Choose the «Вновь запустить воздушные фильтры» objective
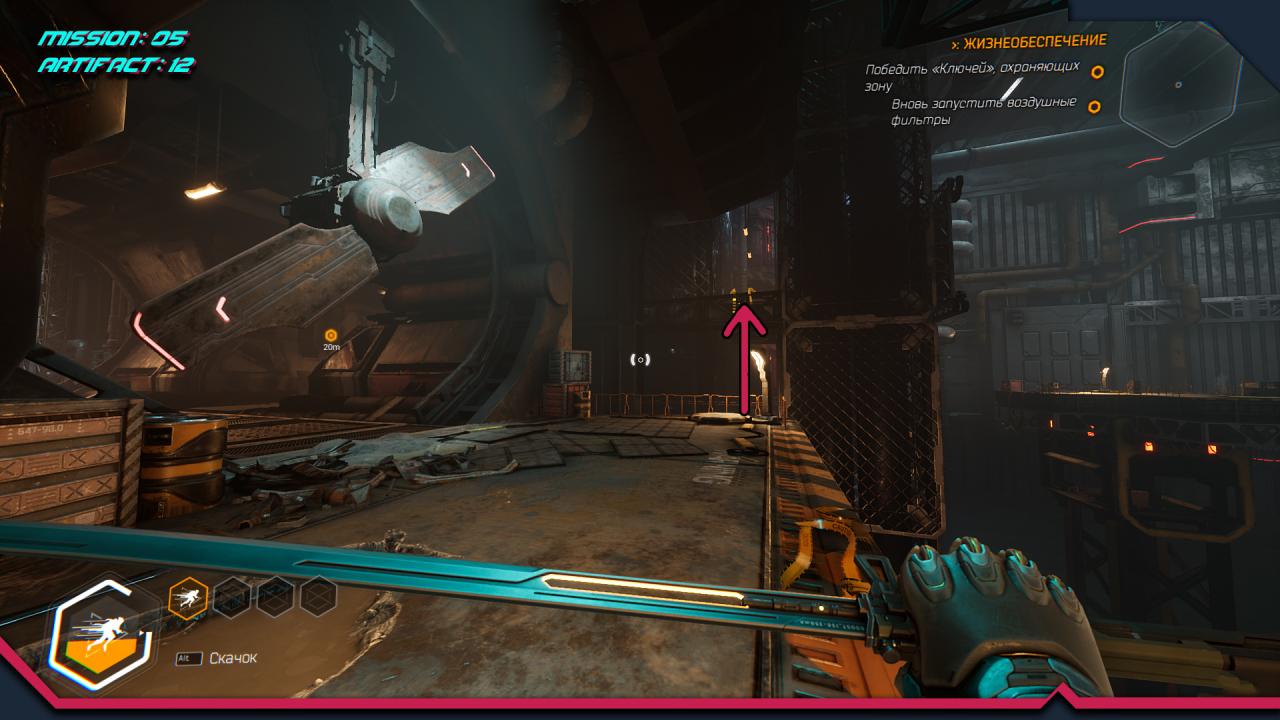Screen dimensions: 1280x720 (983, 111)
